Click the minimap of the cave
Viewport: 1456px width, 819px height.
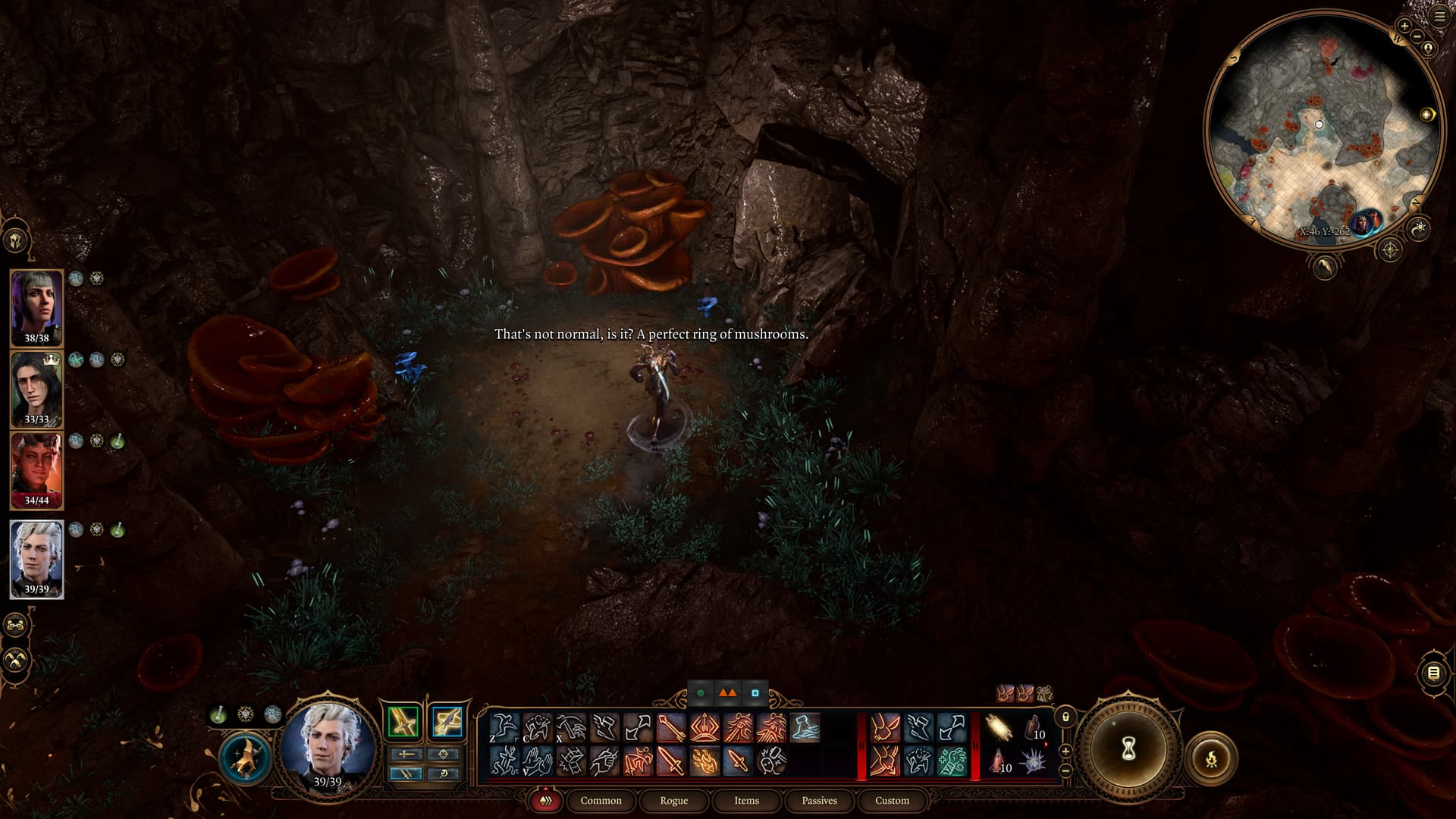1322,129
